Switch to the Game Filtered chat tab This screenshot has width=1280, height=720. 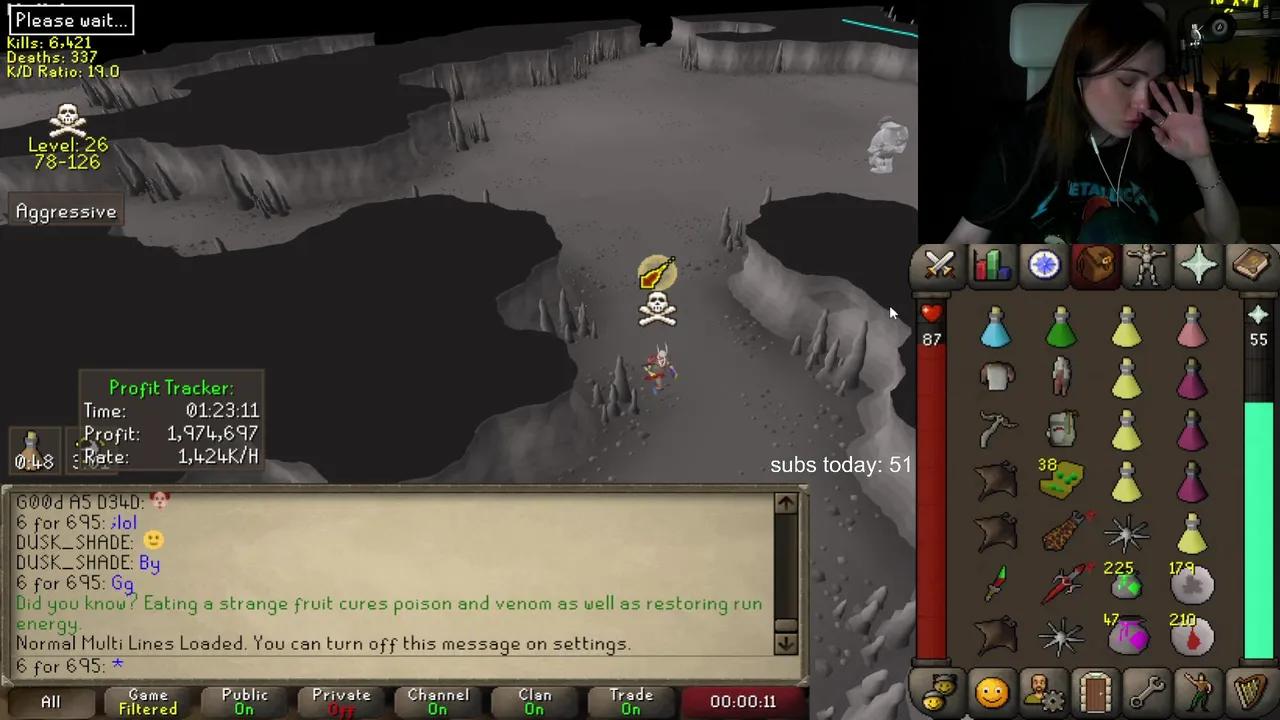[146, 701]
